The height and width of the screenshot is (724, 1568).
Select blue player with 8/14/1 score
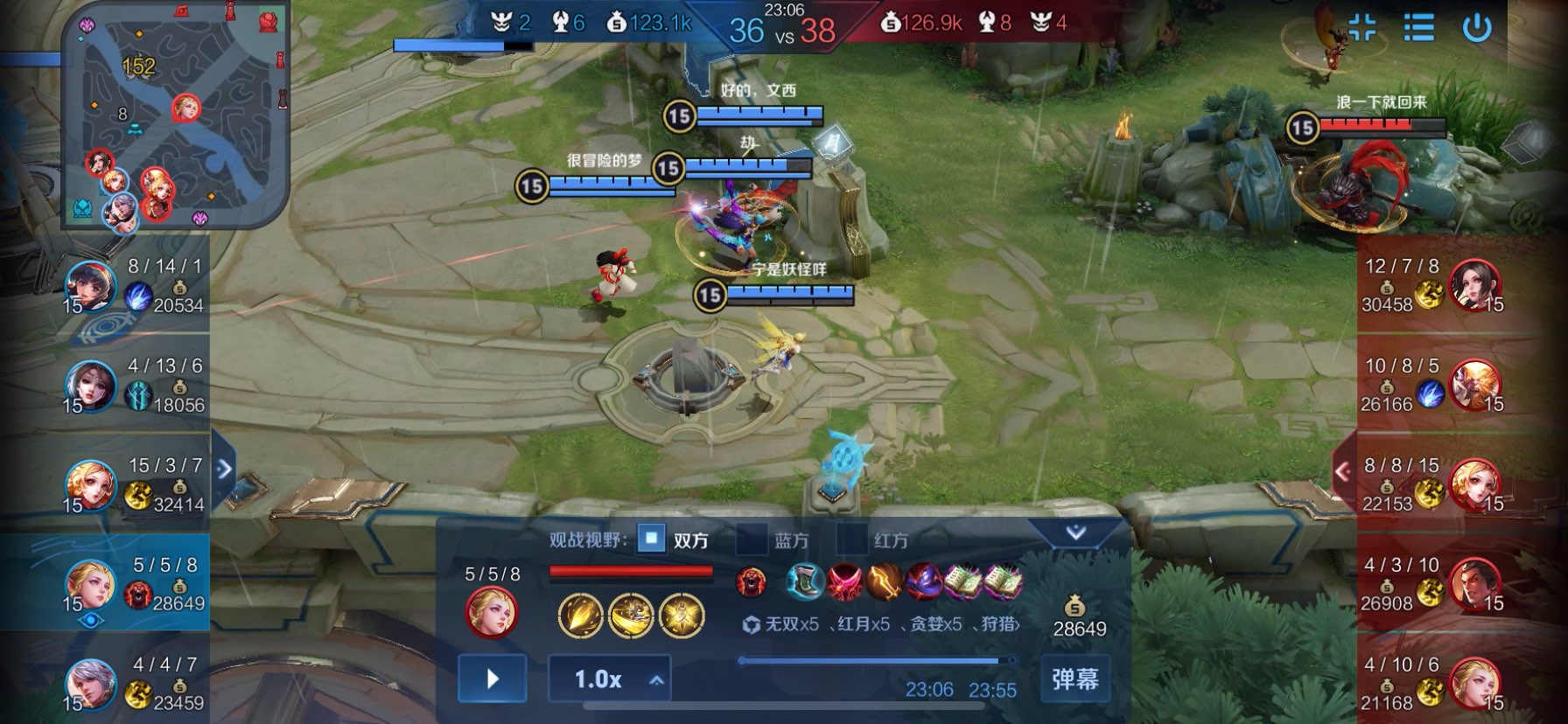pos(91,285)
